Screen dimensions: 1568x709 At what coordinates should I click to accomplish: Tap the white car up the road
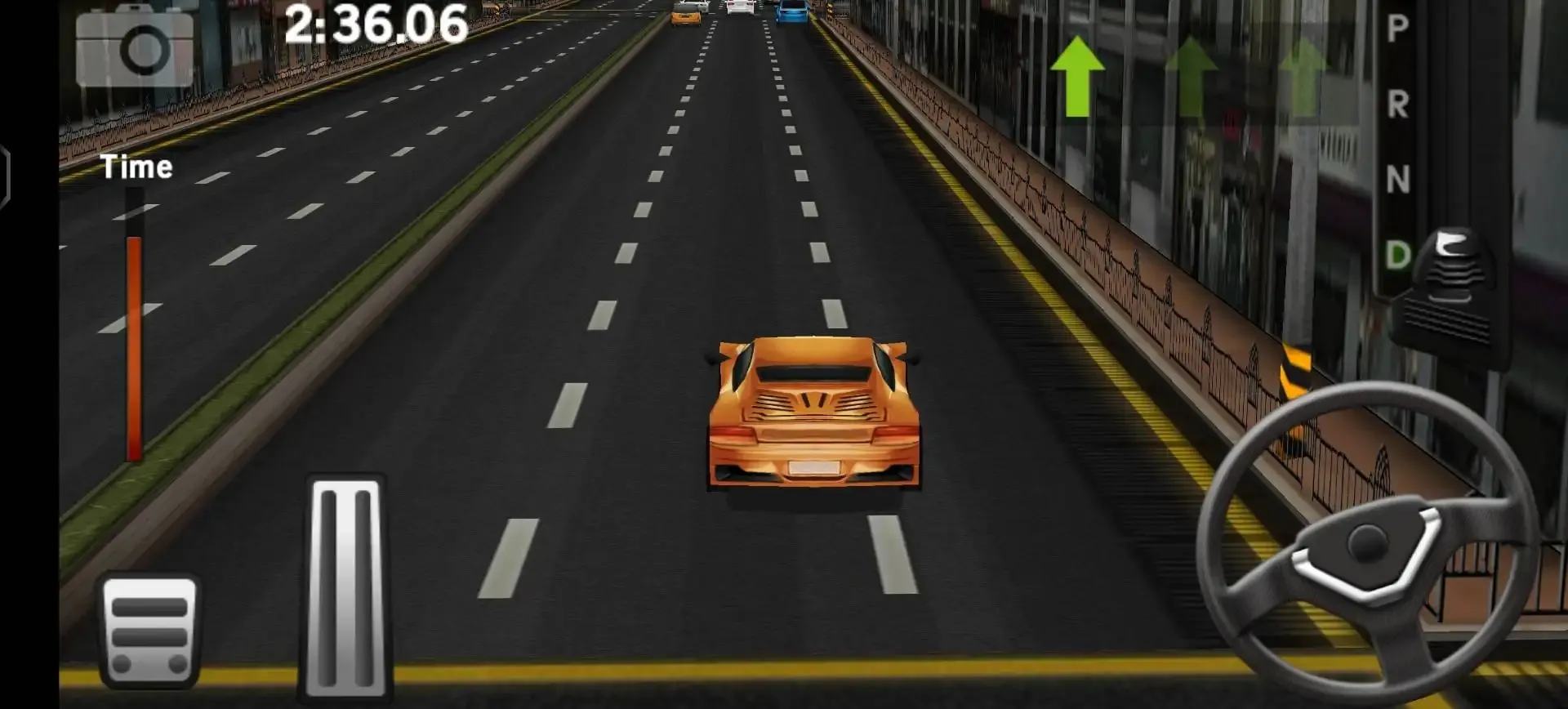click(739, 7)
